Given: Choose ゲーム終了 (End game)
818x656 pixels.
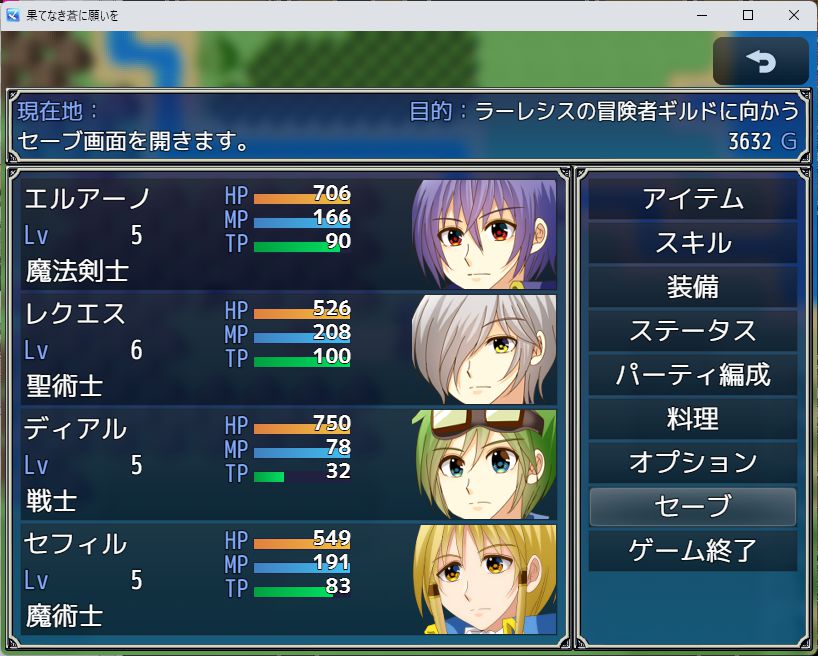Looking at the screenshot, I should coord(692,551).
